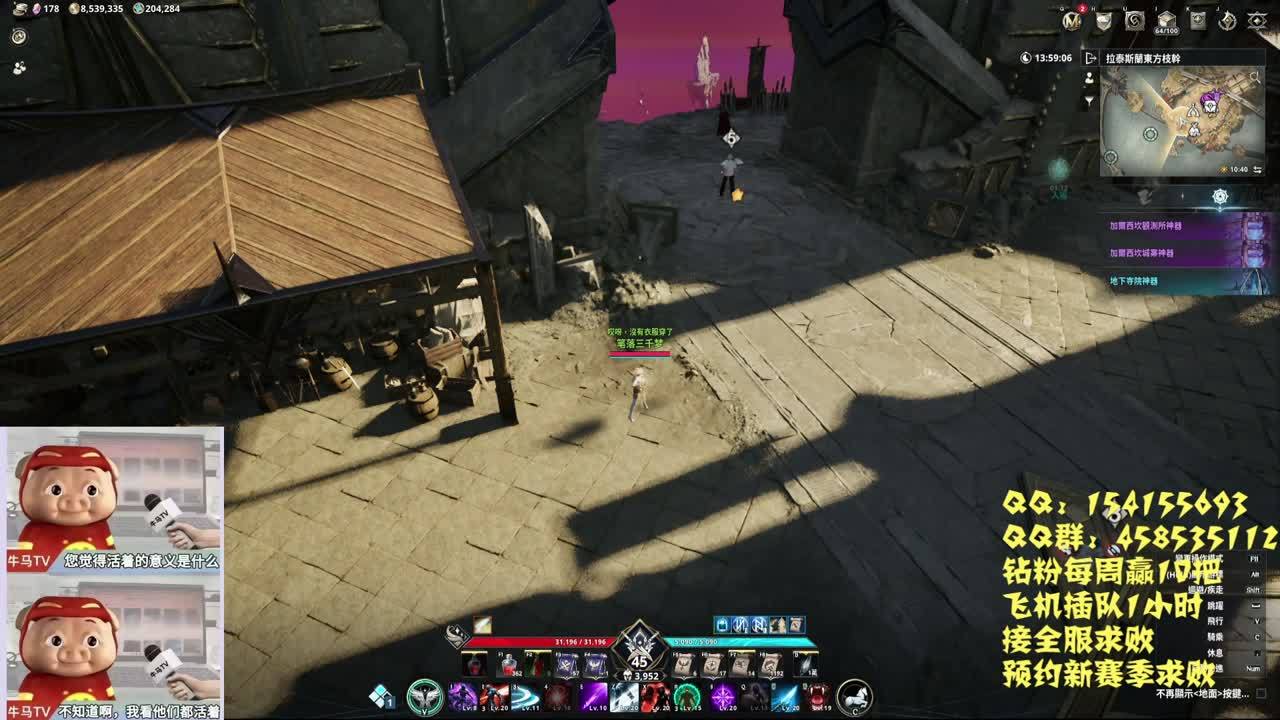The width and height of the screenshot is (1280, 720).
Task: Click the round compass icon below currencies
Action: (19, 36)
